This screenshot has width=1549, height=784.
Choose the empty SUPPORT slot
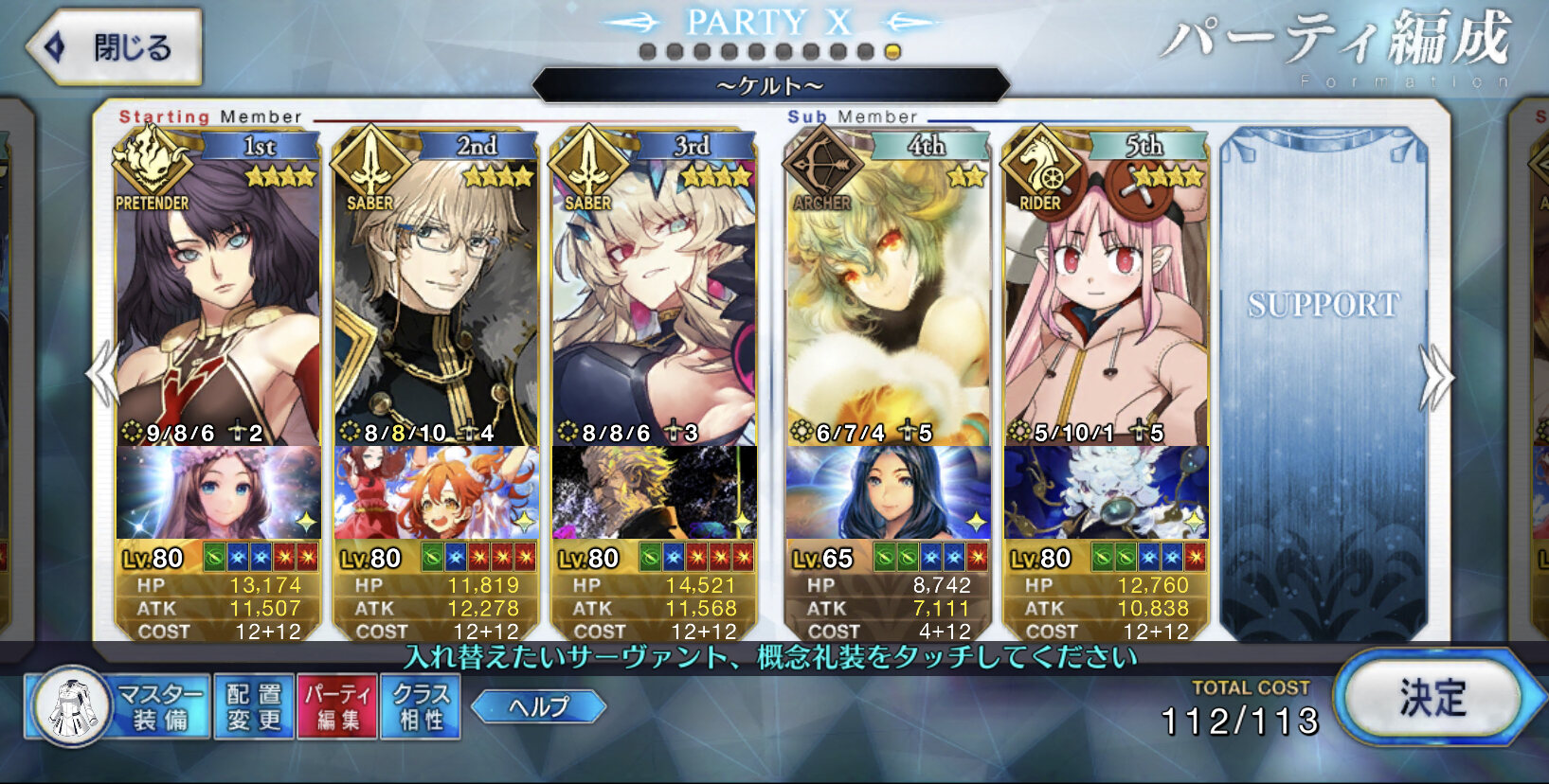click(x=1323, y=379)
